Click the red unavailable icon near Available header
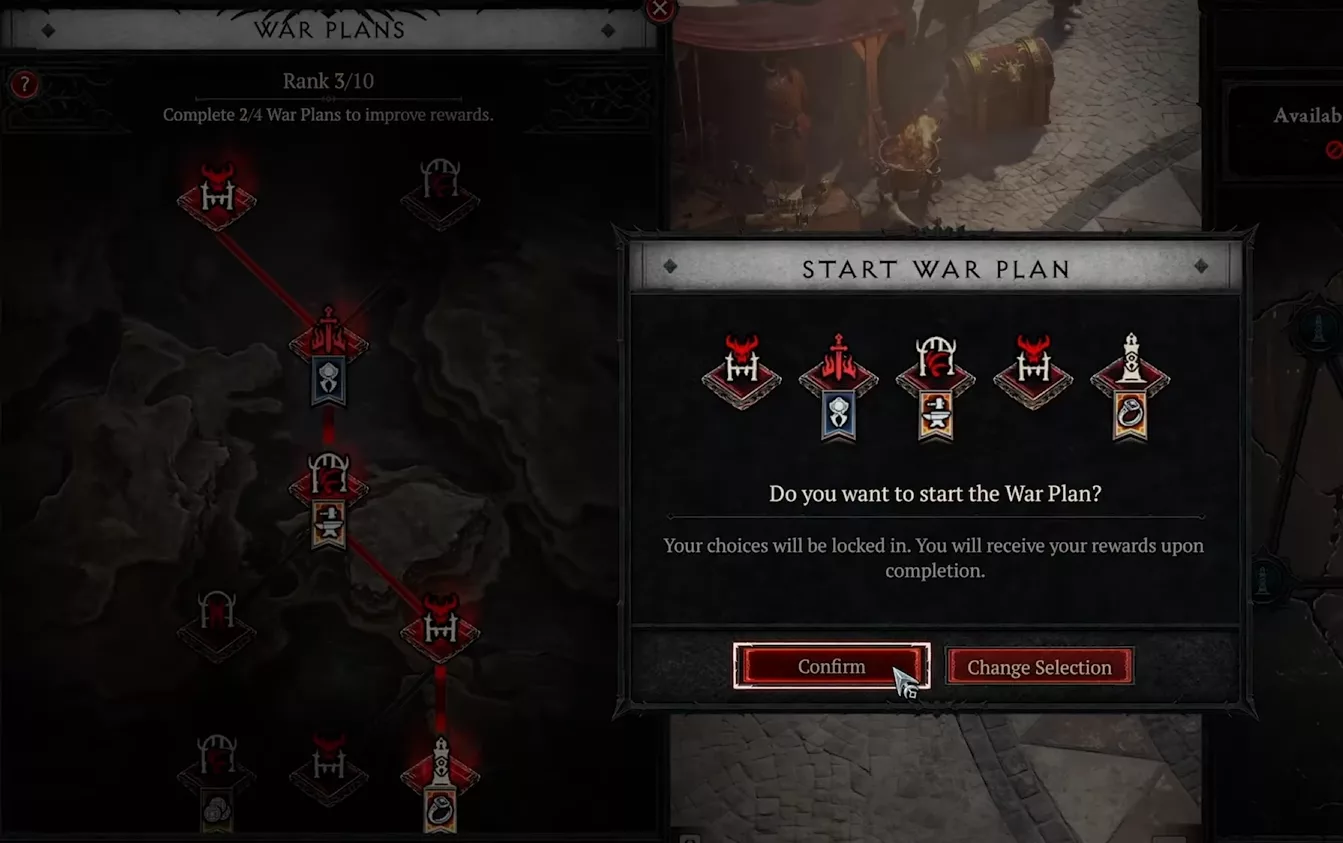1343x843 pixels. click(1334, 150)
